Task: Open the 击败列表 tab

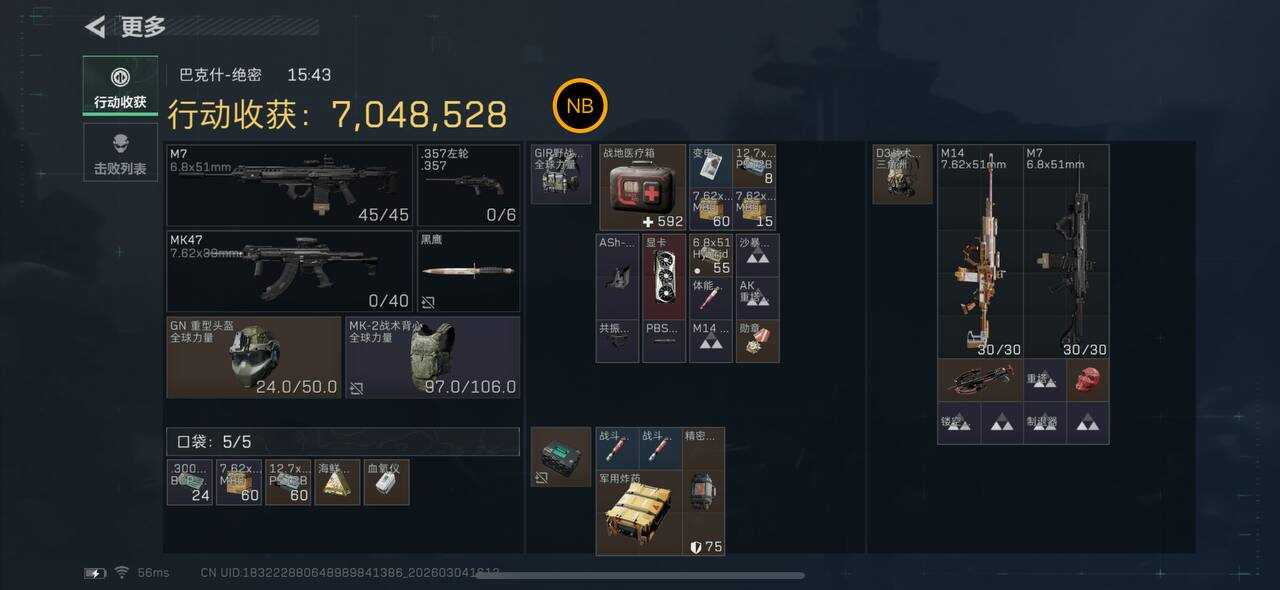Action: pos(120,153)
